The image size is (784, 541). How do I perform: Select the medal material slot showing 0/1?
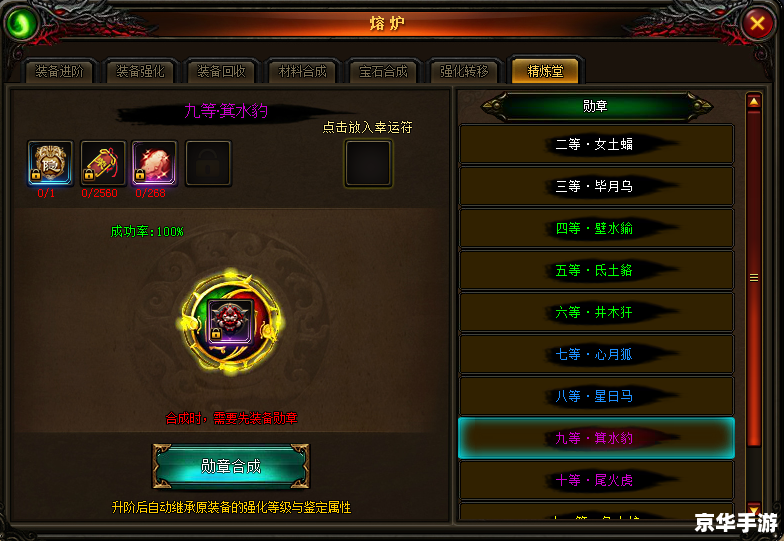[48, 162]
